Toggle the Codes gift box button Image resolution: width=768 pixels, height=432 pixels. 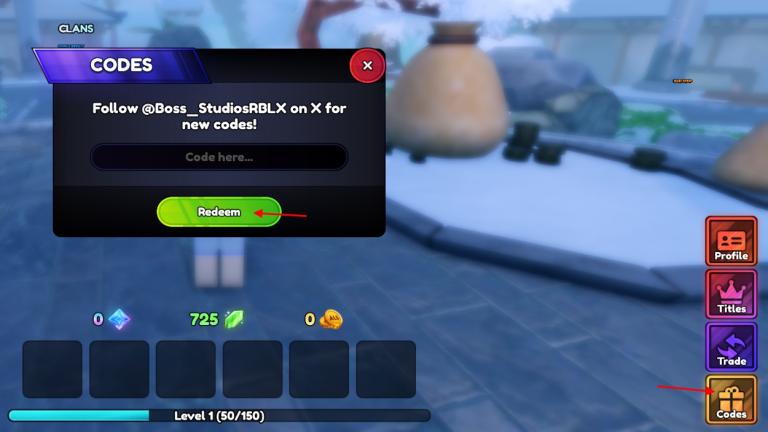pos(731,399)
